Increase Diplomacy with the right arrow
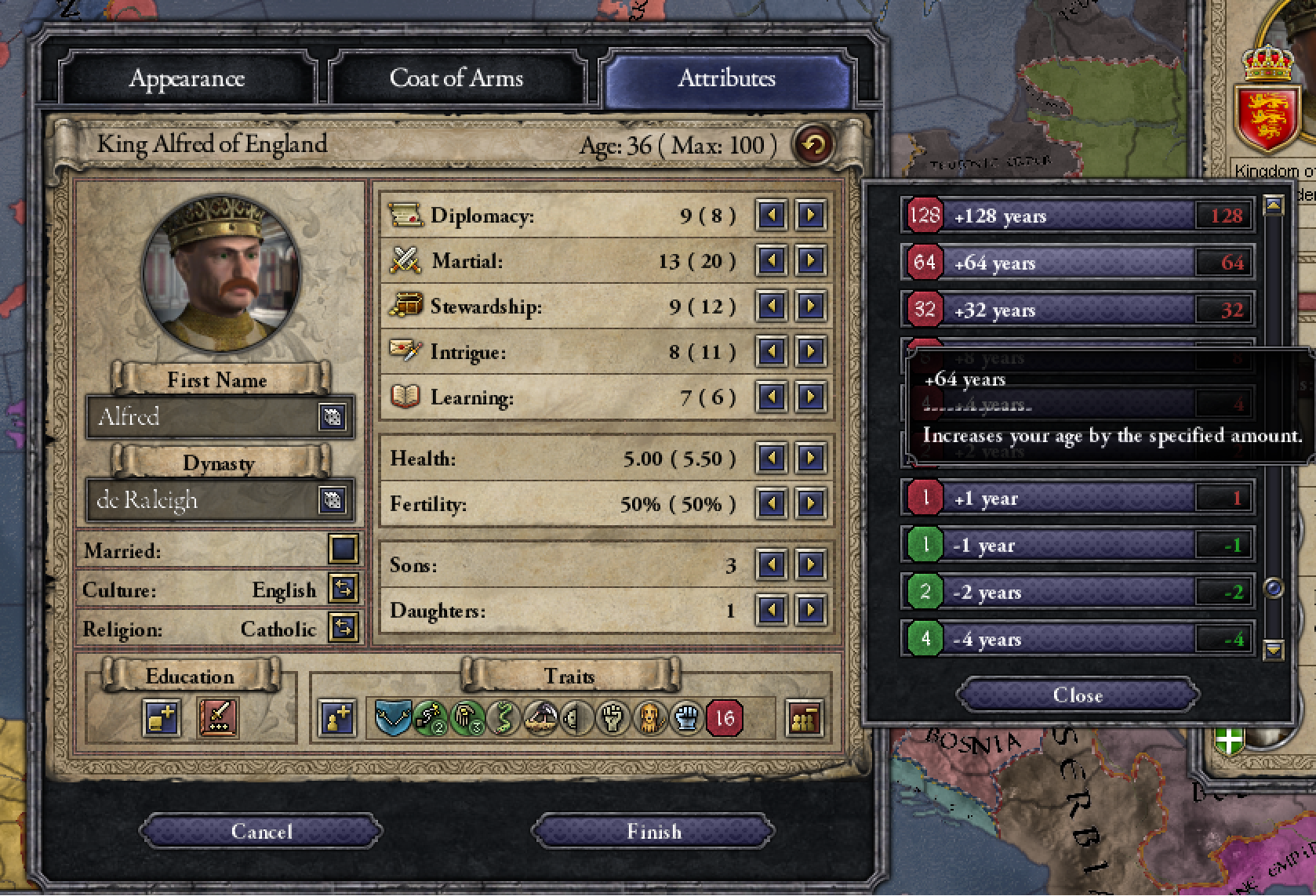 pos(810,215)
